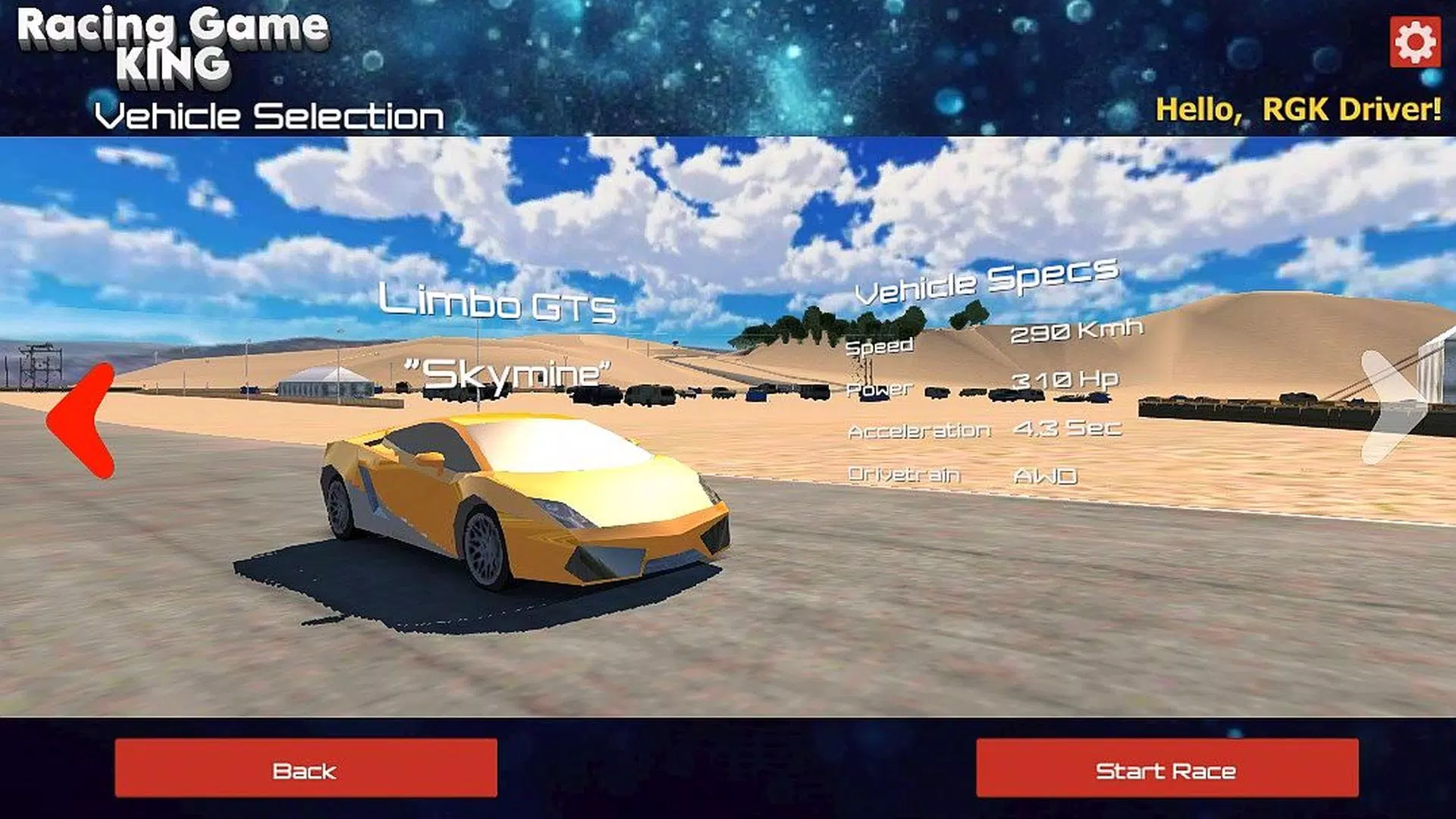
Task: Toggle the Acceleration 4.3 Sec stat
Action: [1069, 428]
